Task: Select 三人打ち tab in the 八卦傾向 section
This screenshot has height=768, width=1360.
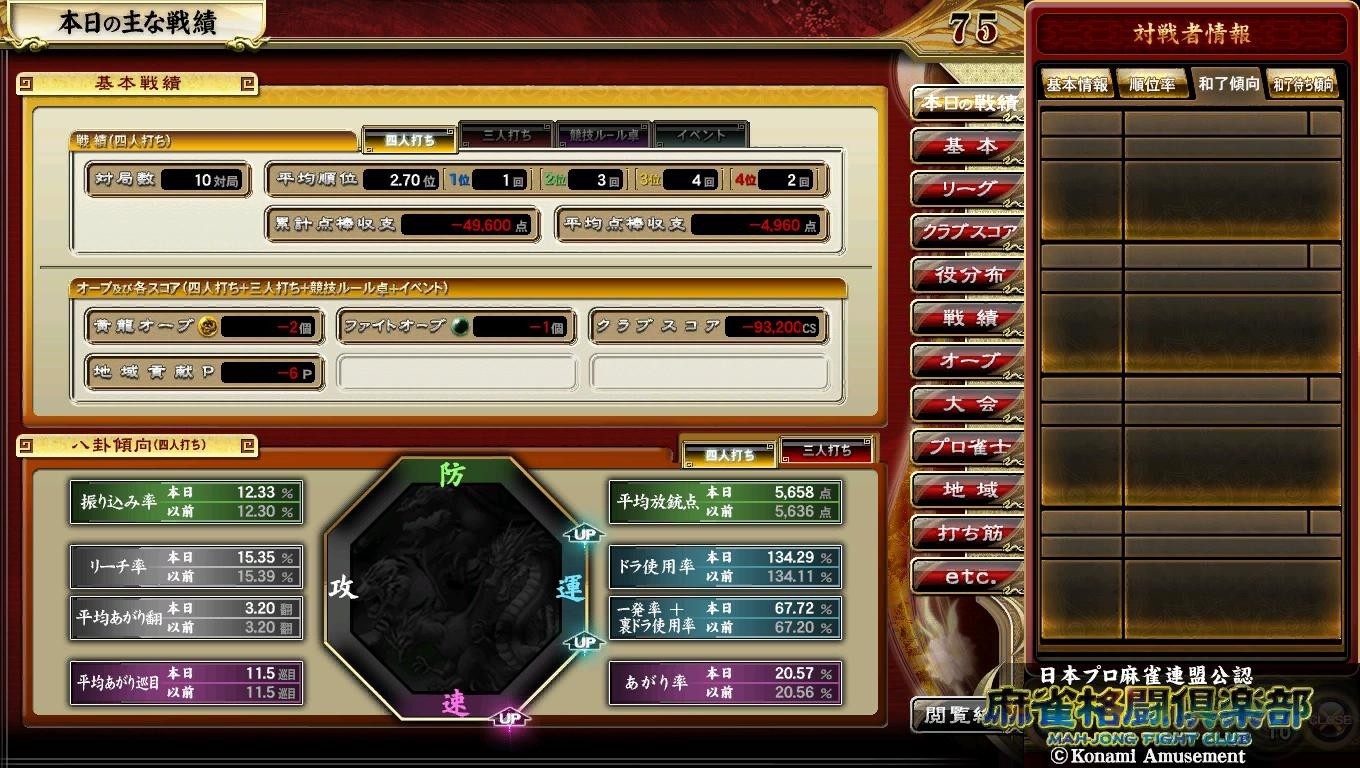Action: coord(827,451)
